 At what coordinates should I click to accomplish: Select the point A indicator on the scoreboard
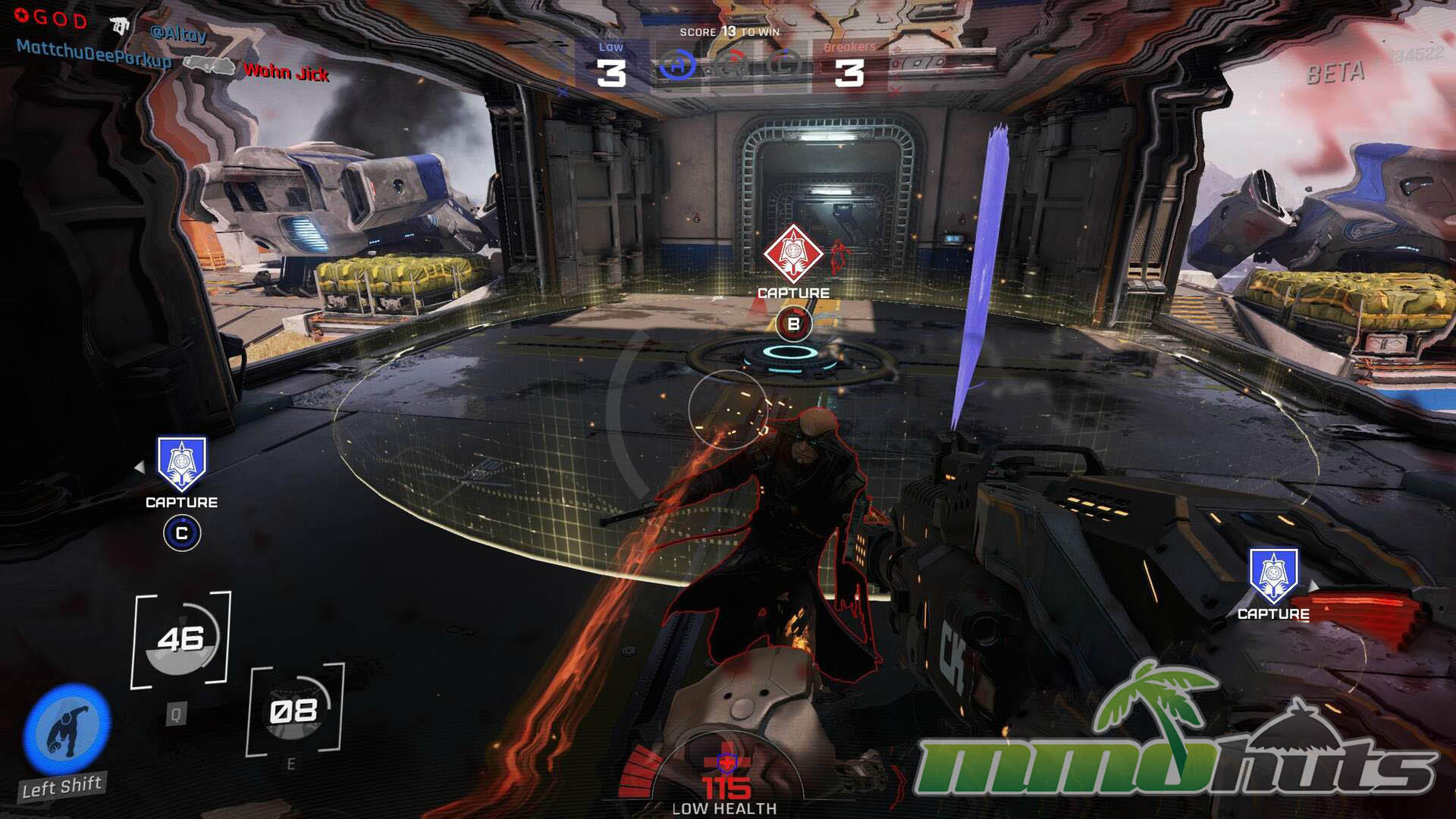677,66
